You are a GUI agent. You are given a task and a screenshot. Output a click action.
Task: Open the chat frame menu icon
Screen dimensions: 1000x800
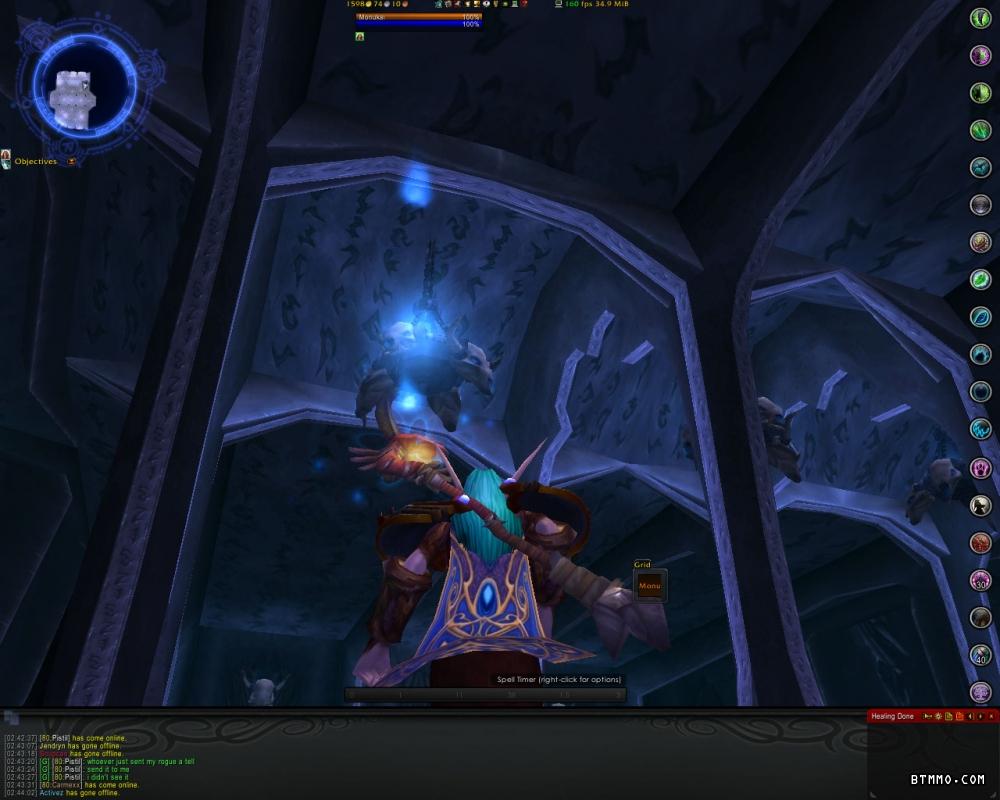tap(11, 717)
